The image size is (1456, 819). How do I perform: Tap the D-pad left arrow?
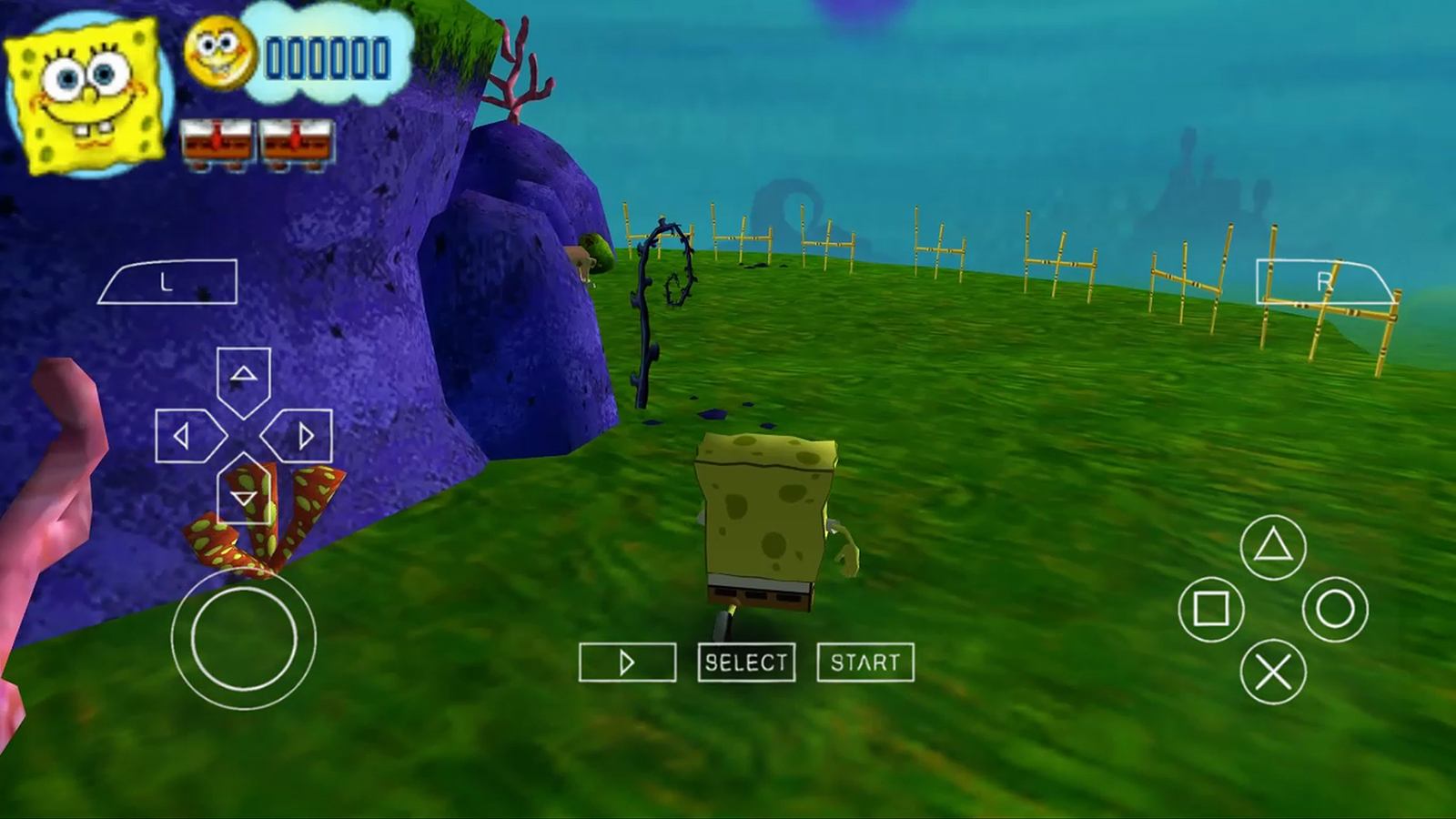(187, 437)
